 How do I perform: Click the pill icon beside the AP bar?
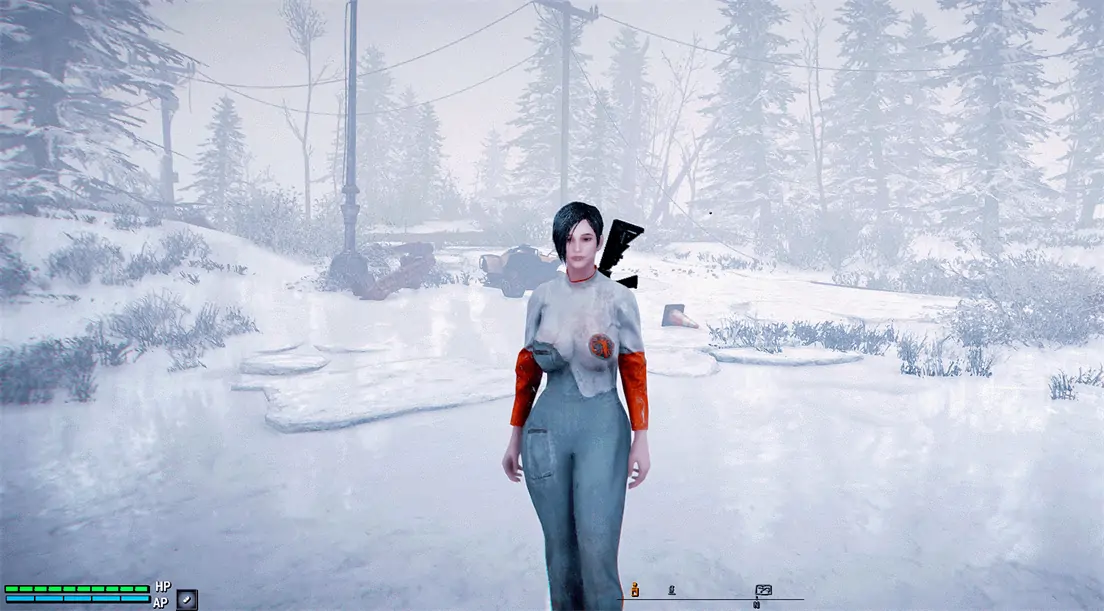click(187, 600)
